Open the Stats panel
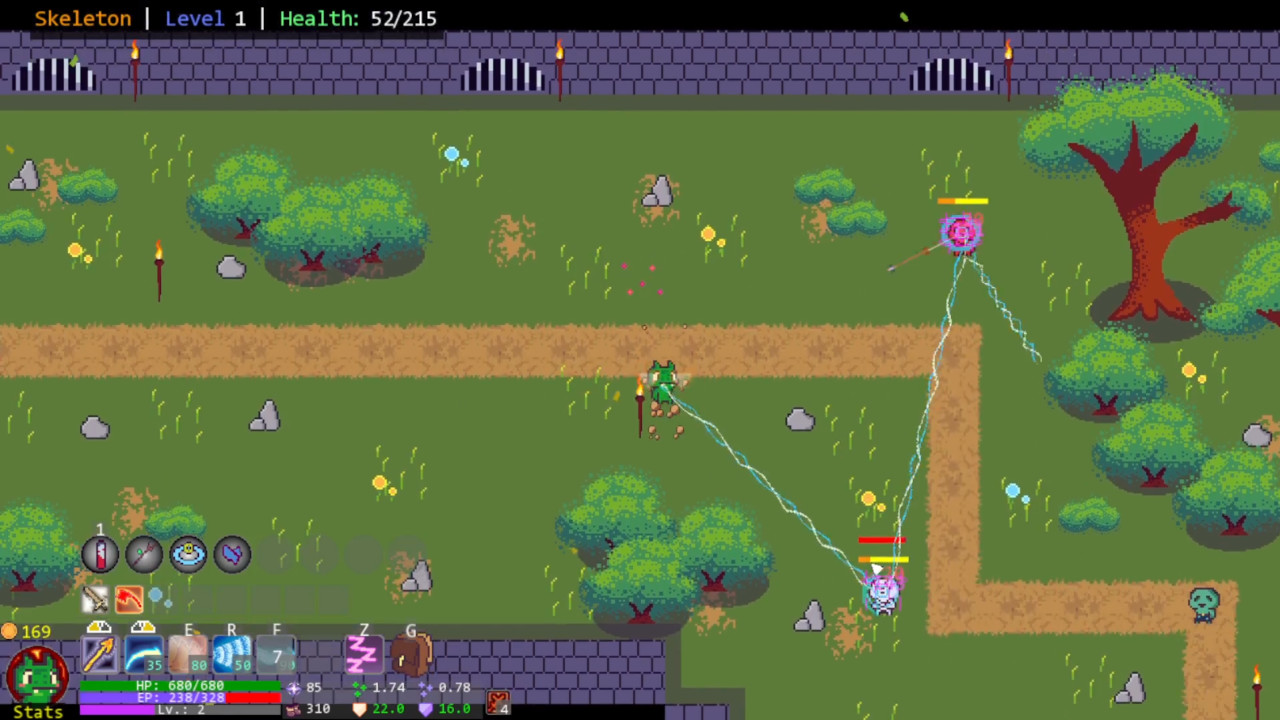 38,710
